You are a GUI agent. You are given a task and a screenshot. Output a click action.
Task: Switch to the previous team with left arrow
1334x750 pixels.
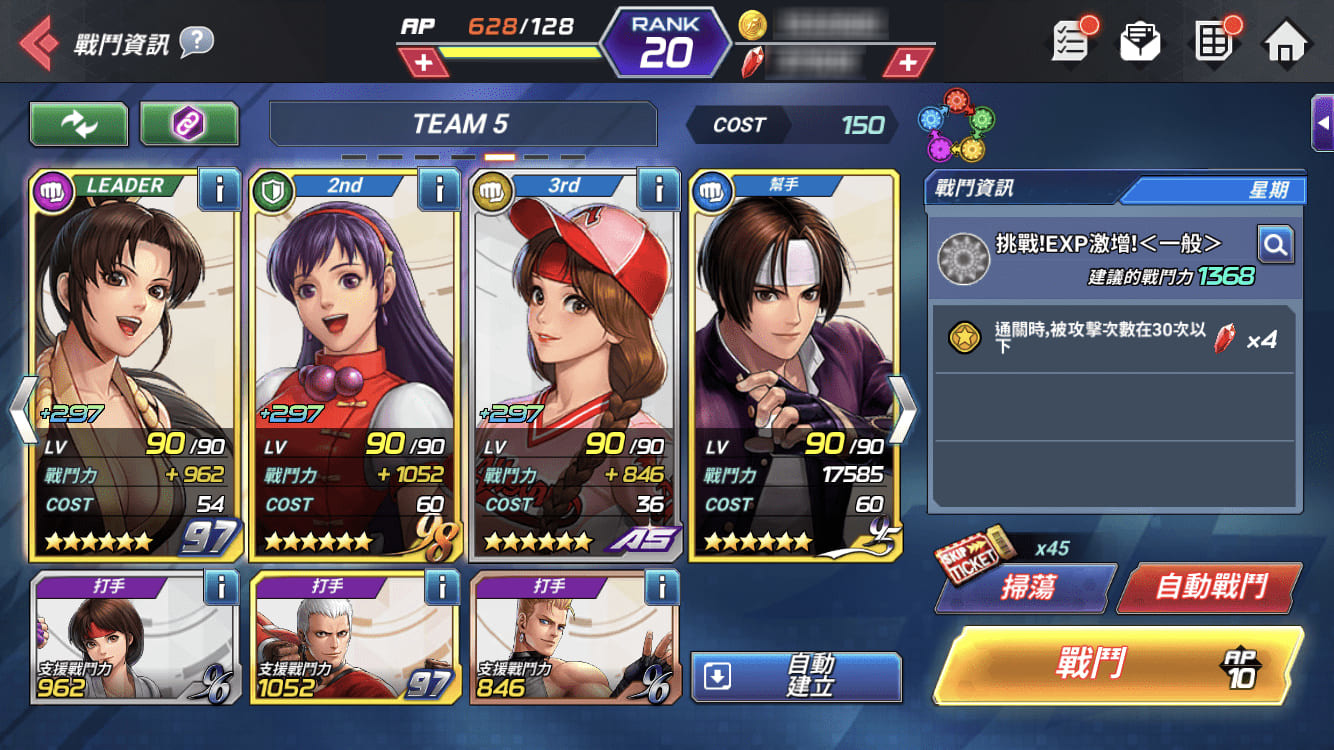click(22, 410)
